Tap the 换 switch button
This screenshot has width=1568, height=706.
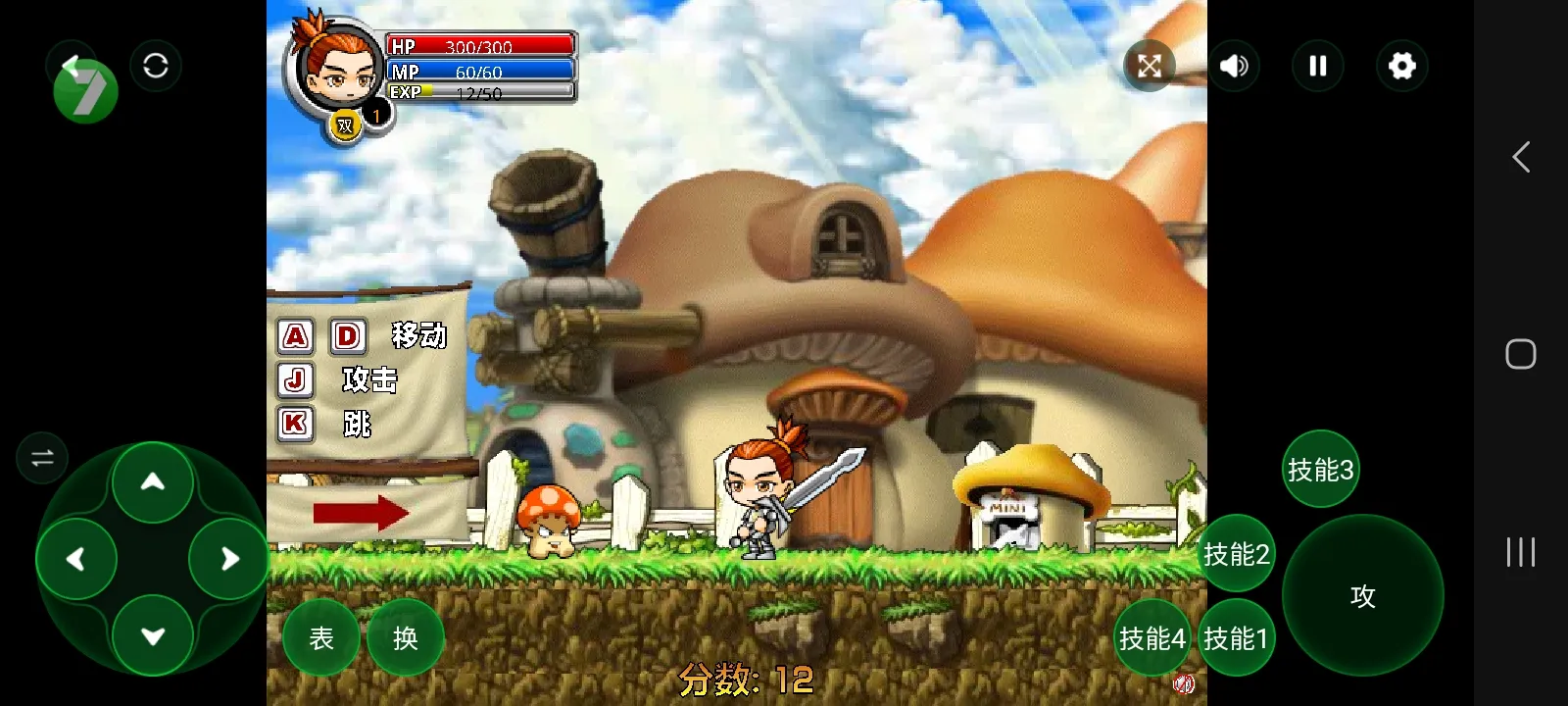point(405,638)
